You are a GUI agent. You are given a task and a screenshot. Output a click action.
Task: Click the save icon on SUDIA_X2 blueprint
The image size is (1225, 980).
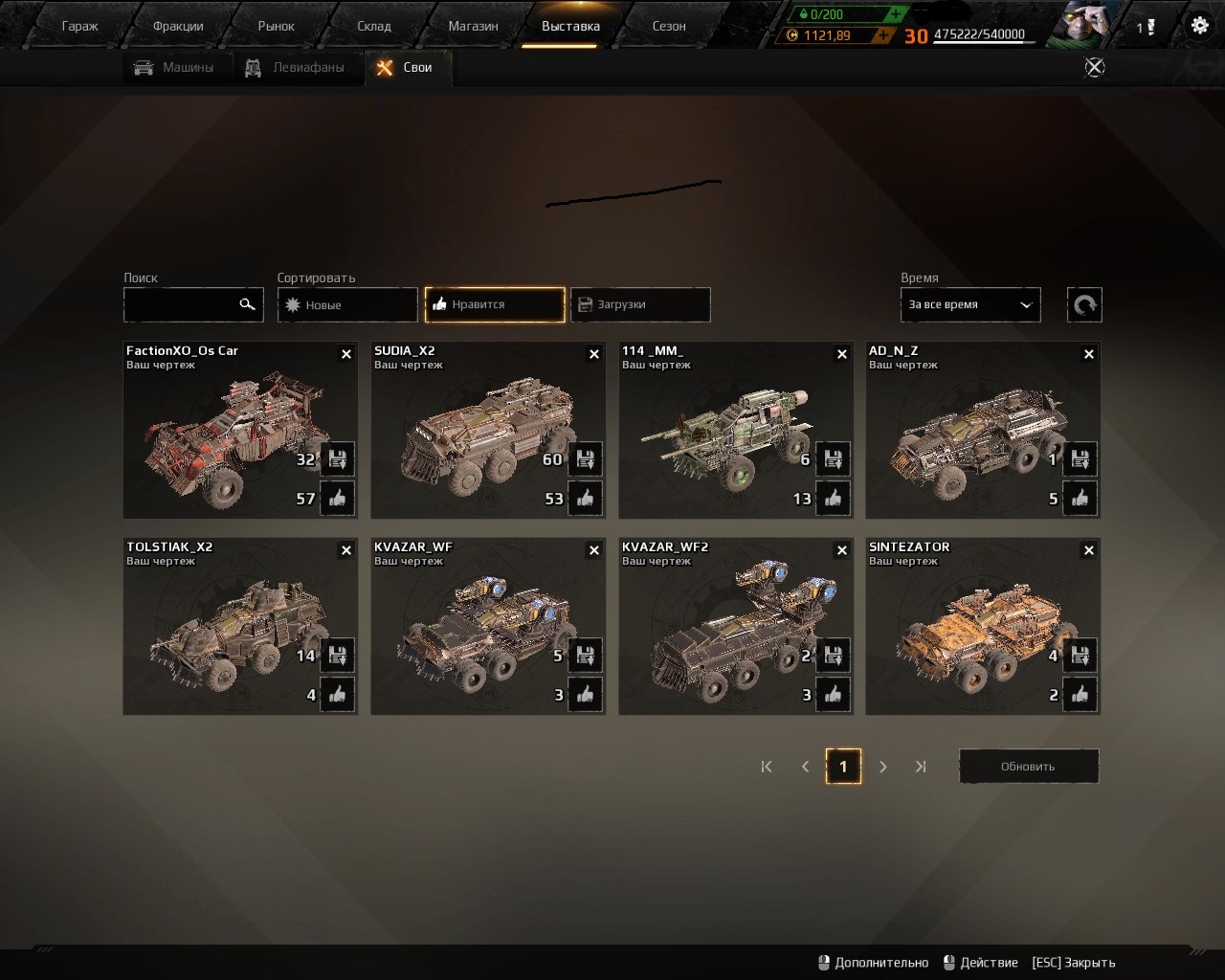pos(585,459)
